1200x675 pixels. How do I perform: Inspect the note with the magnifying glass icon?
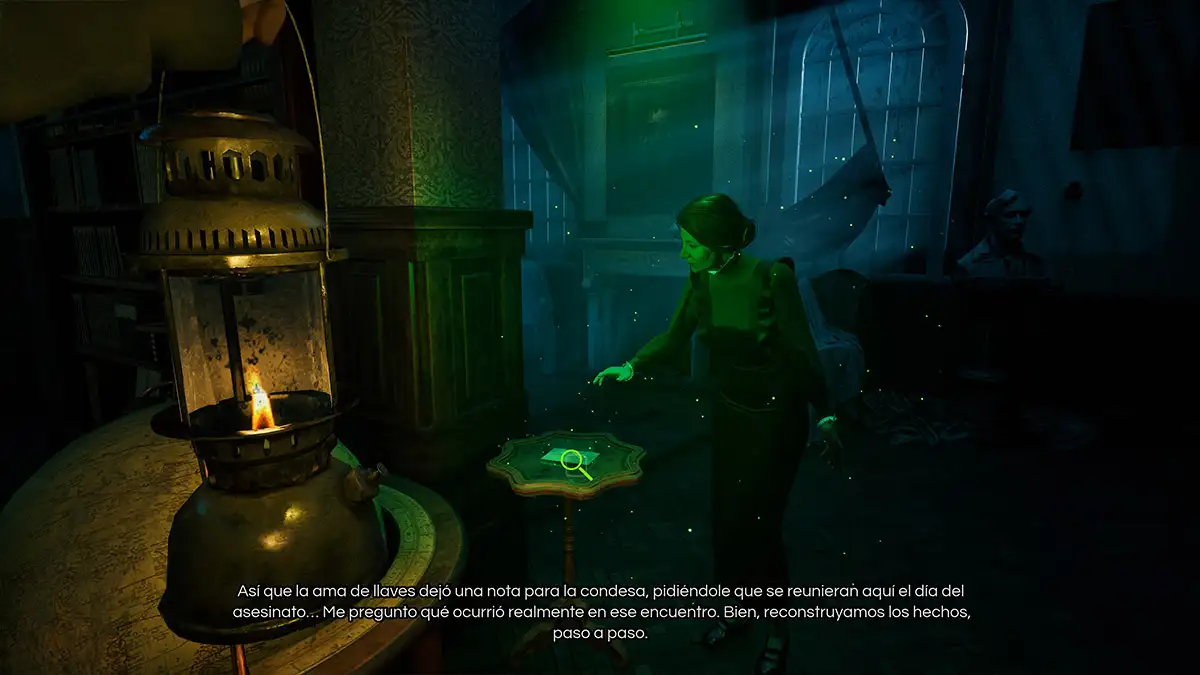(x=572, y=460)
